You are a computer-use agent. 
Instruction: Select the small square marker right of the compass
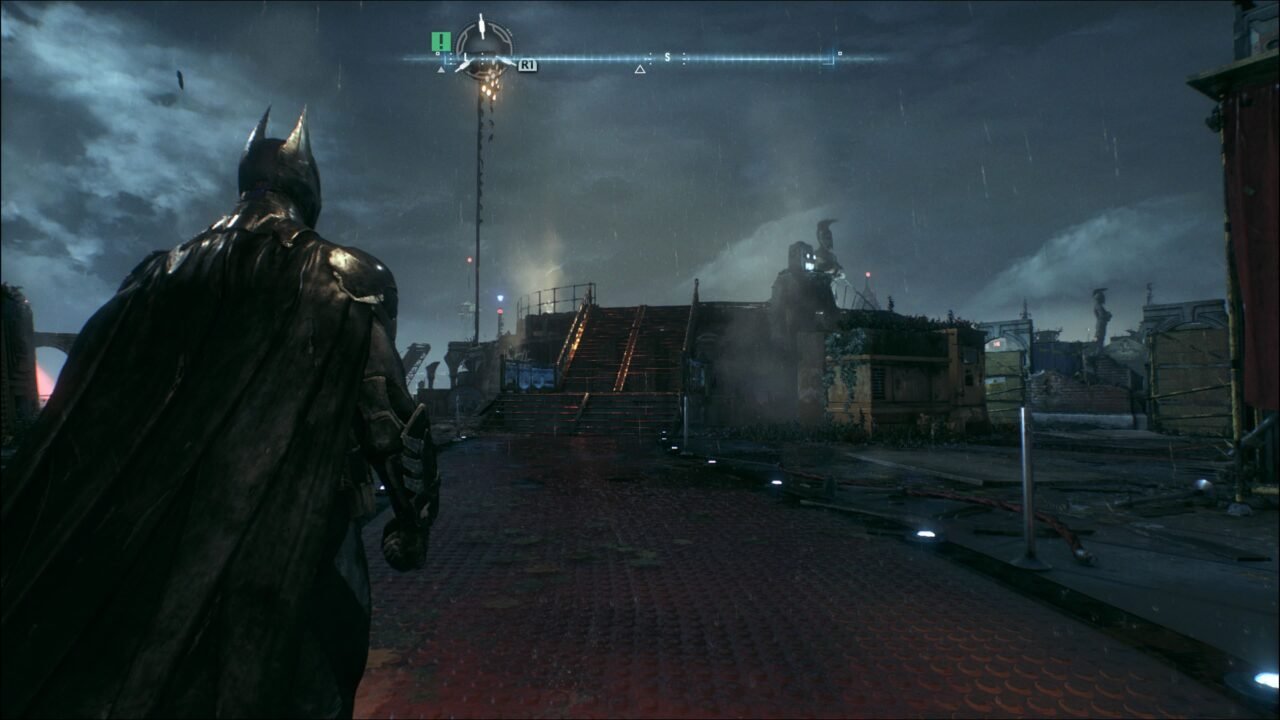point(841,51)
